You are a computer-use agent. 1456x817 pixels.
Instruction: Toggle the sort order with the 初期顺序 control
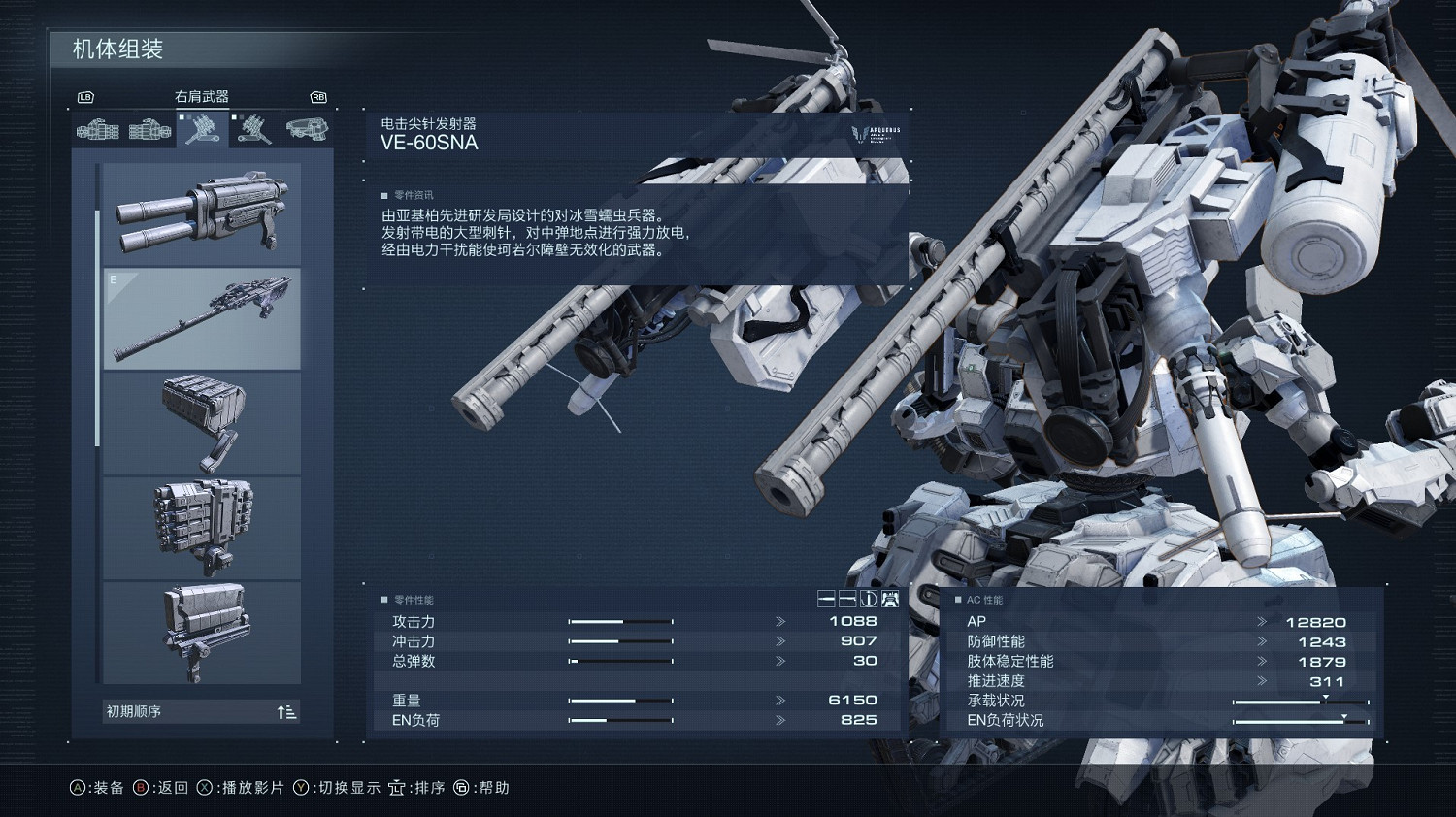point(286,711)
